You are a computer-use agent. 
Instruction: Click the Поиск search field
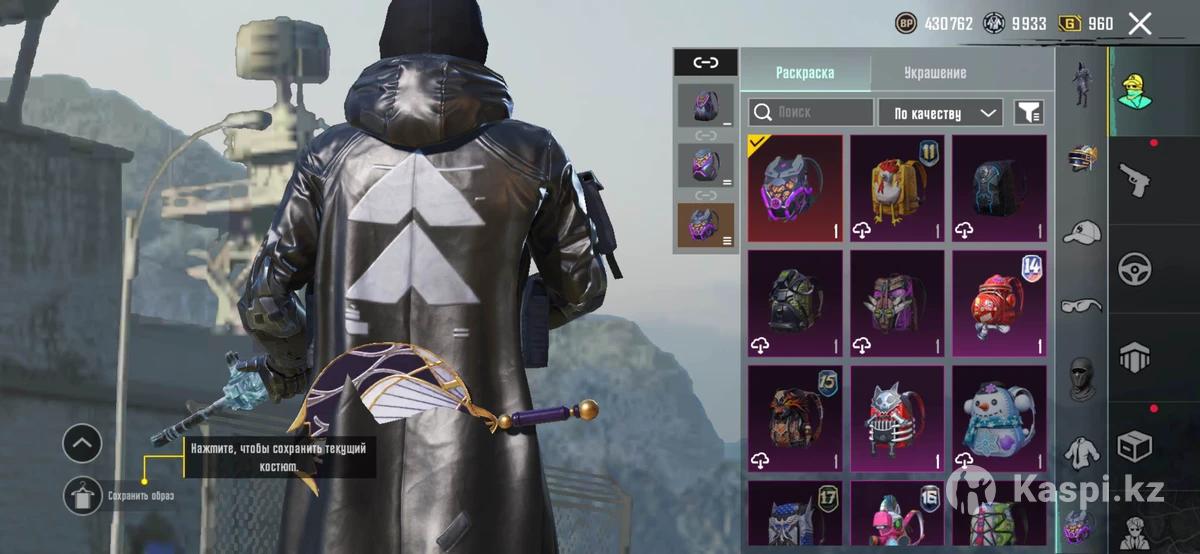(x=811, y=112)
